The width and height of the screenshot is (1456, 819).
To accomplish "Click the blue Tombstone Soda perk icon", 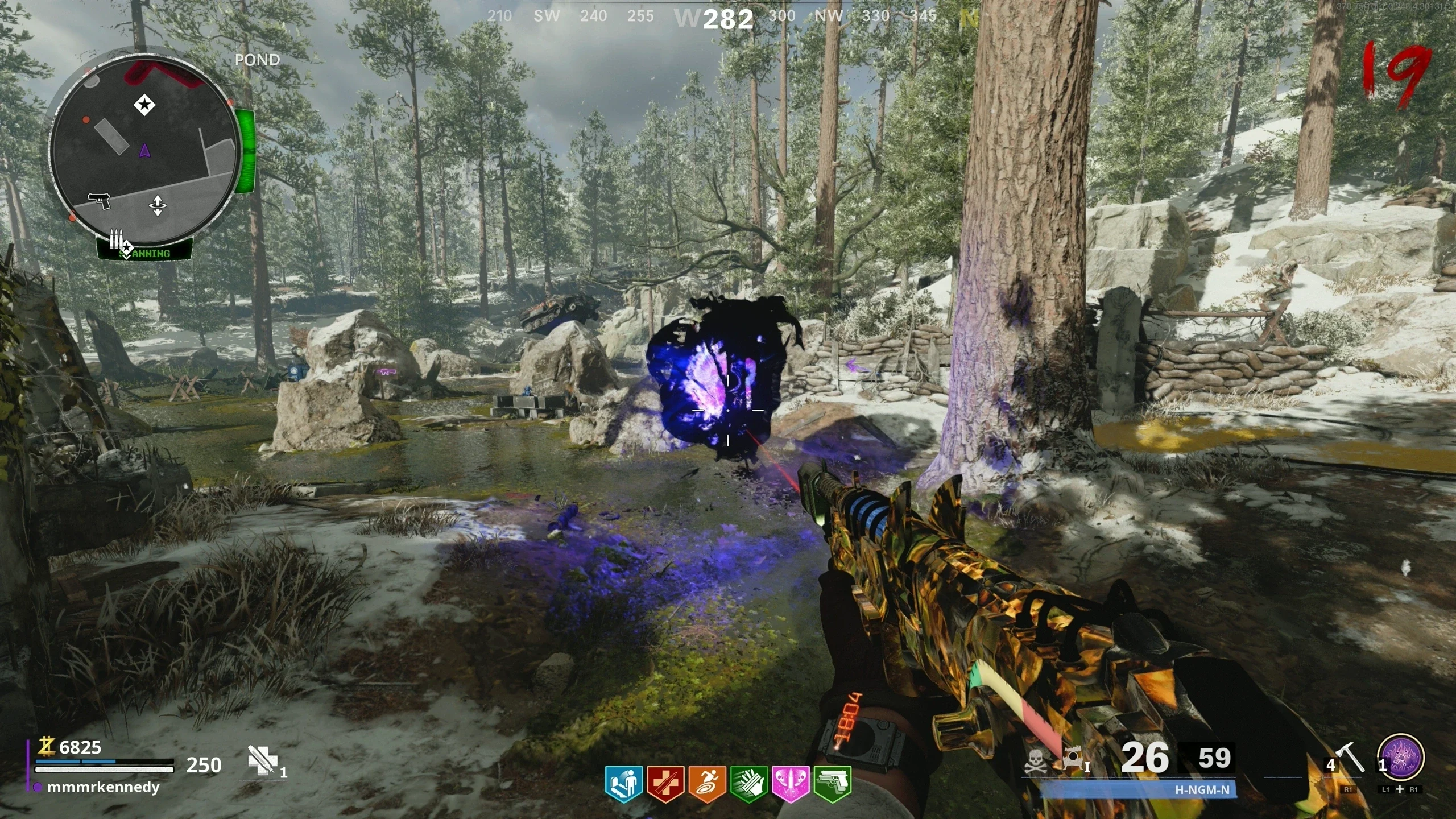I will click(624, 784).
